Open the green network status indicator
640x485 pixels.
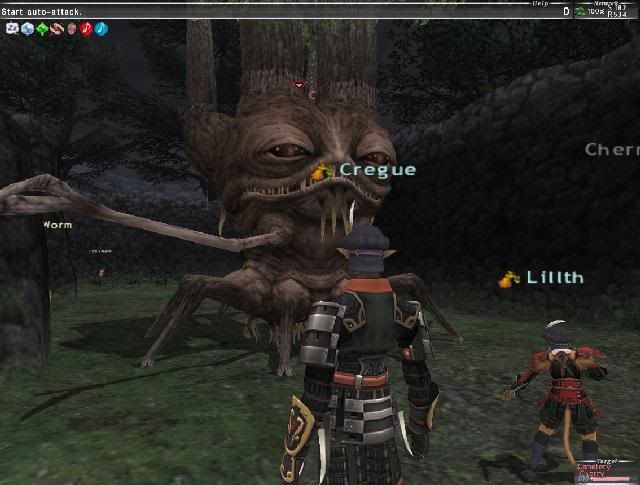point(581,11)
